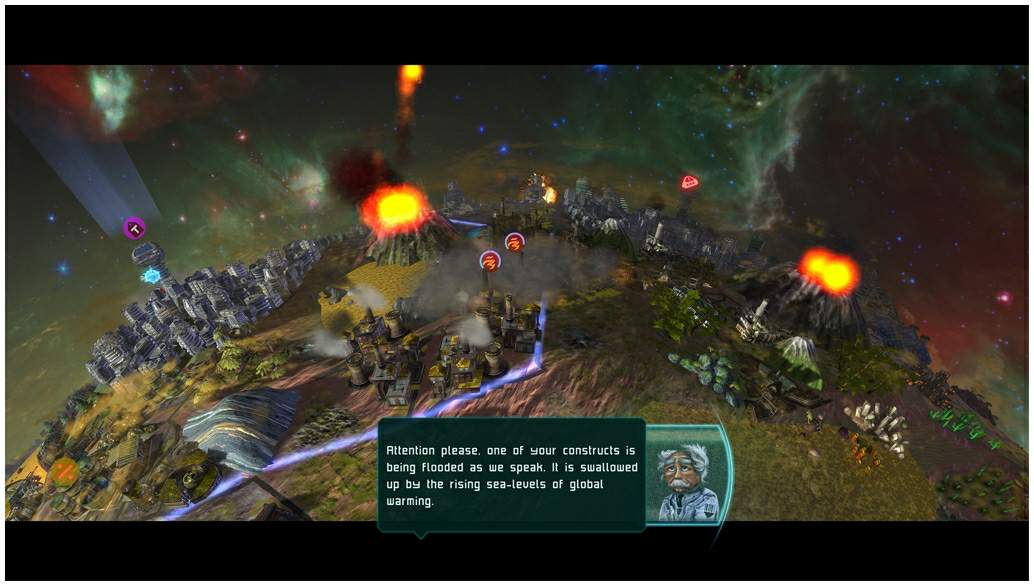Image resolution: width=1034 pixels, height=586 pixels.
Task: Select the red hexagon alert marker
Action: click(689, 182)
